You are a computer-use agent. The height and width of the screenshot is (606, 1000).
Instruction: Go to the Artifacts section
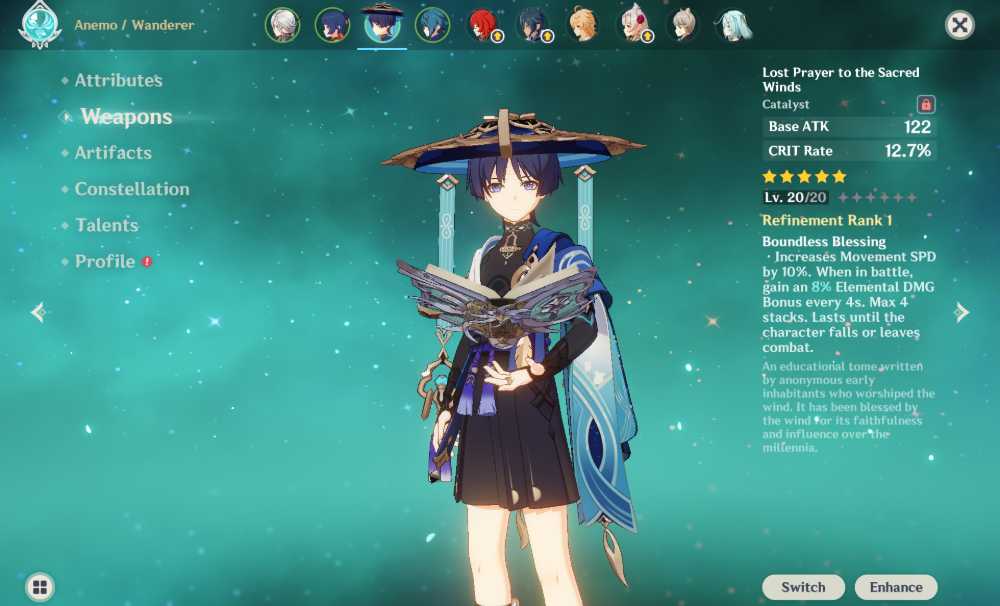pyautogui.click(x=113, y=153)
